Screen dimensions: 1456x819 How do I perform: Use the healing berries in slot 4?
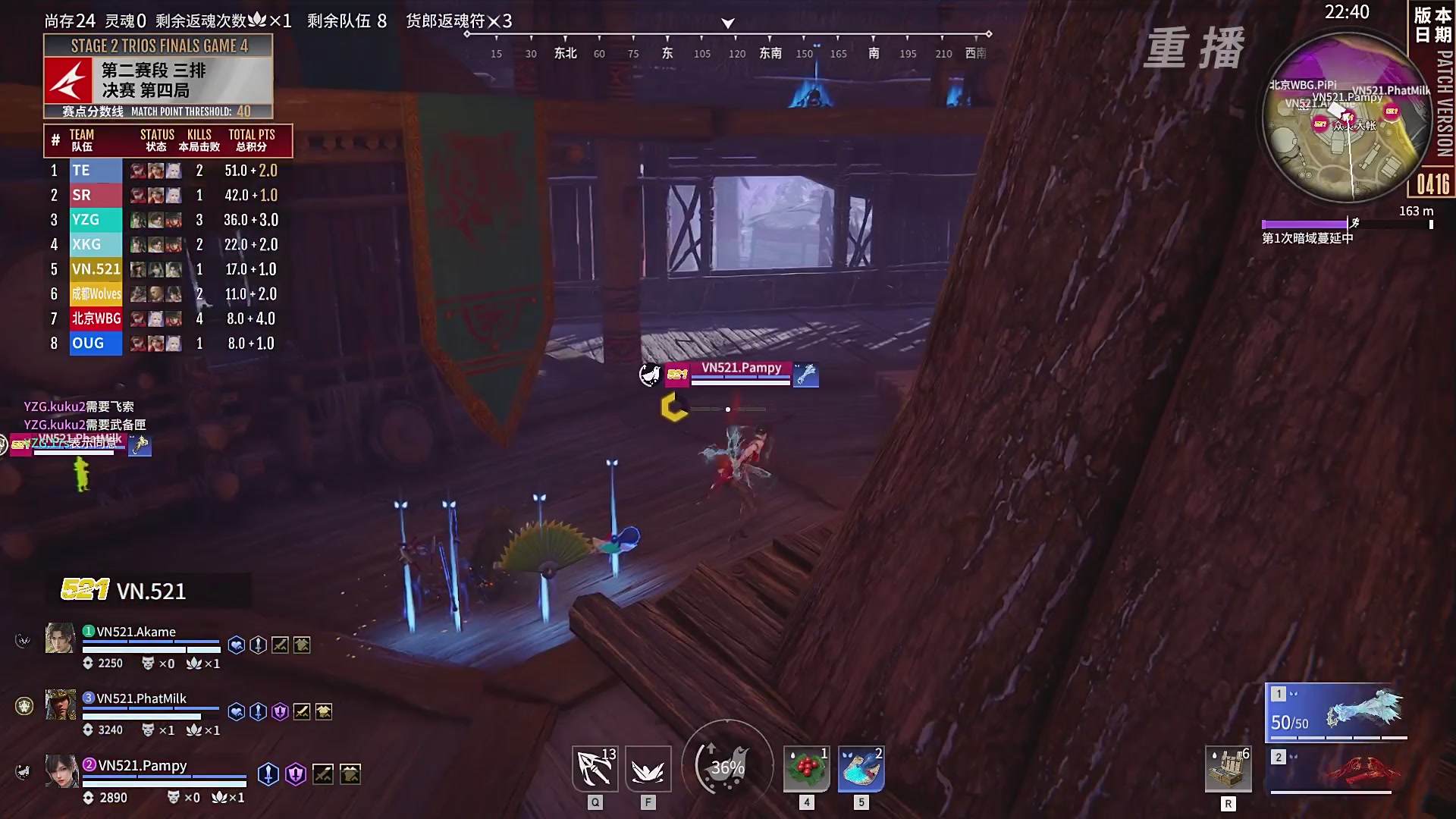pyautogui.click(x=805, y=768)
